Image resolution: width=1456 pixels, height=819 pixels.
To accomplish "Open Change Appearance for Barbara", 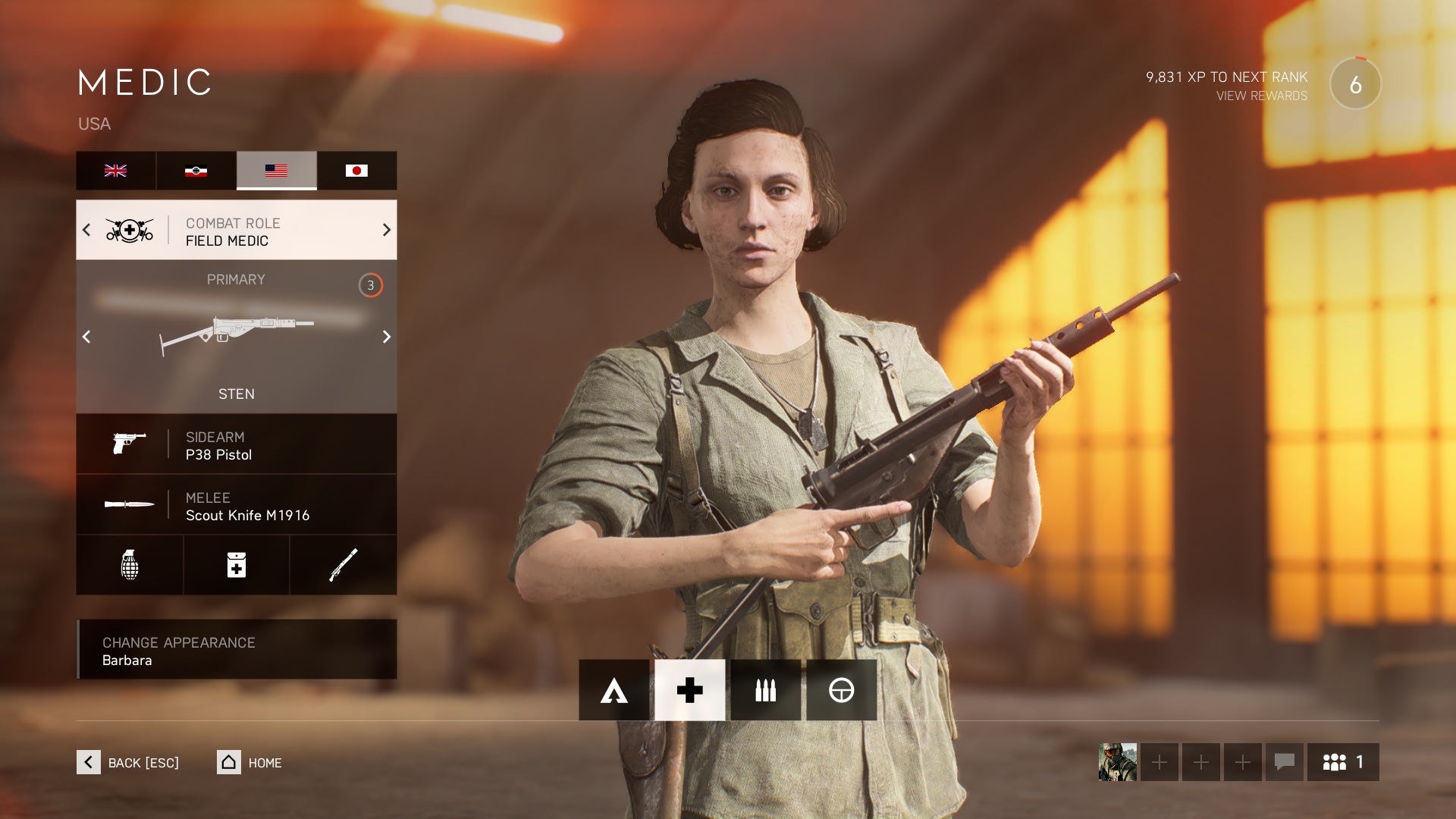I will click(x=236, y=650).
